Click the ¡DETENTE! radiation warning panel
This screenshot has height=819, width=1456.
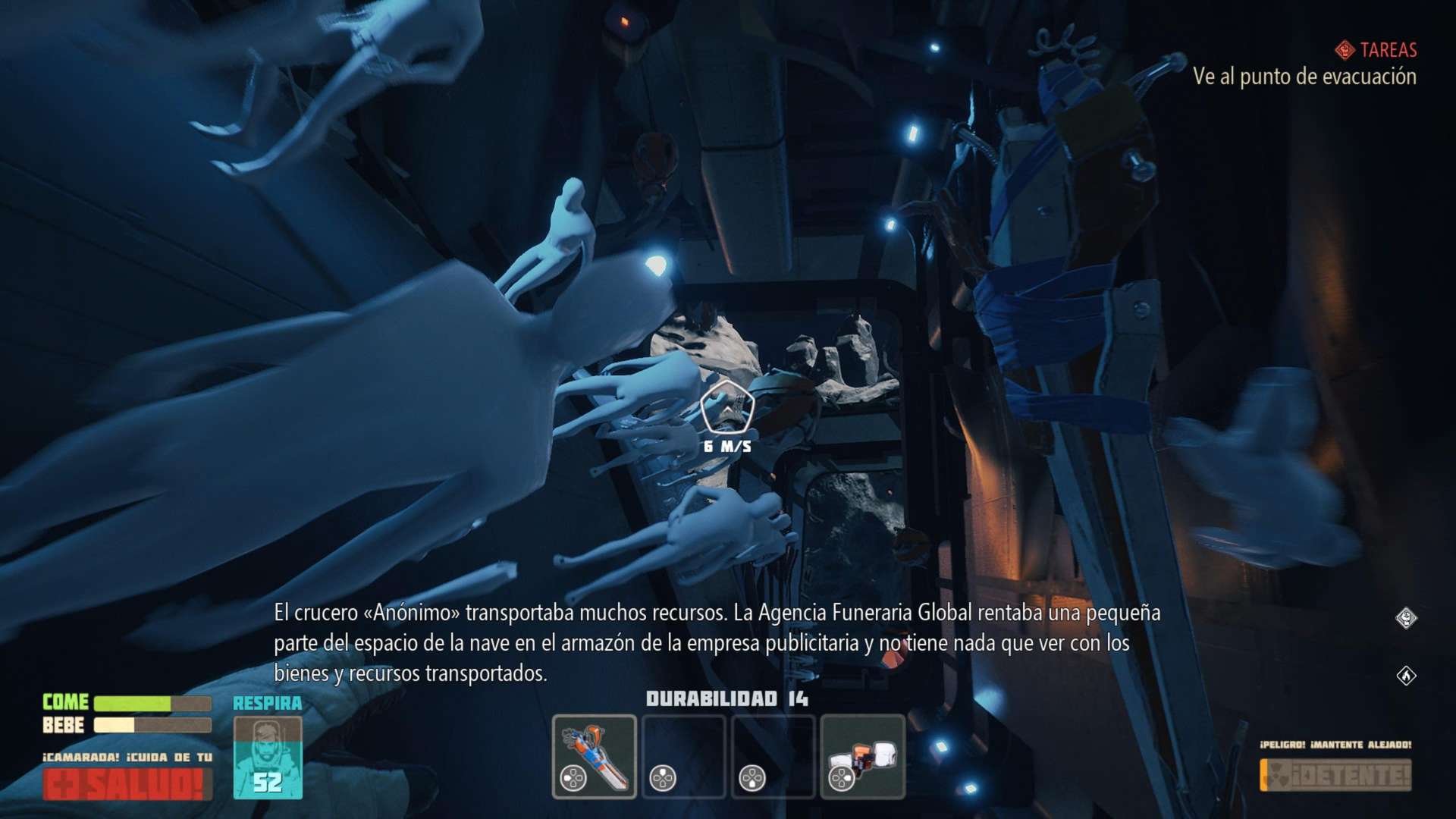click(1335, 775)
